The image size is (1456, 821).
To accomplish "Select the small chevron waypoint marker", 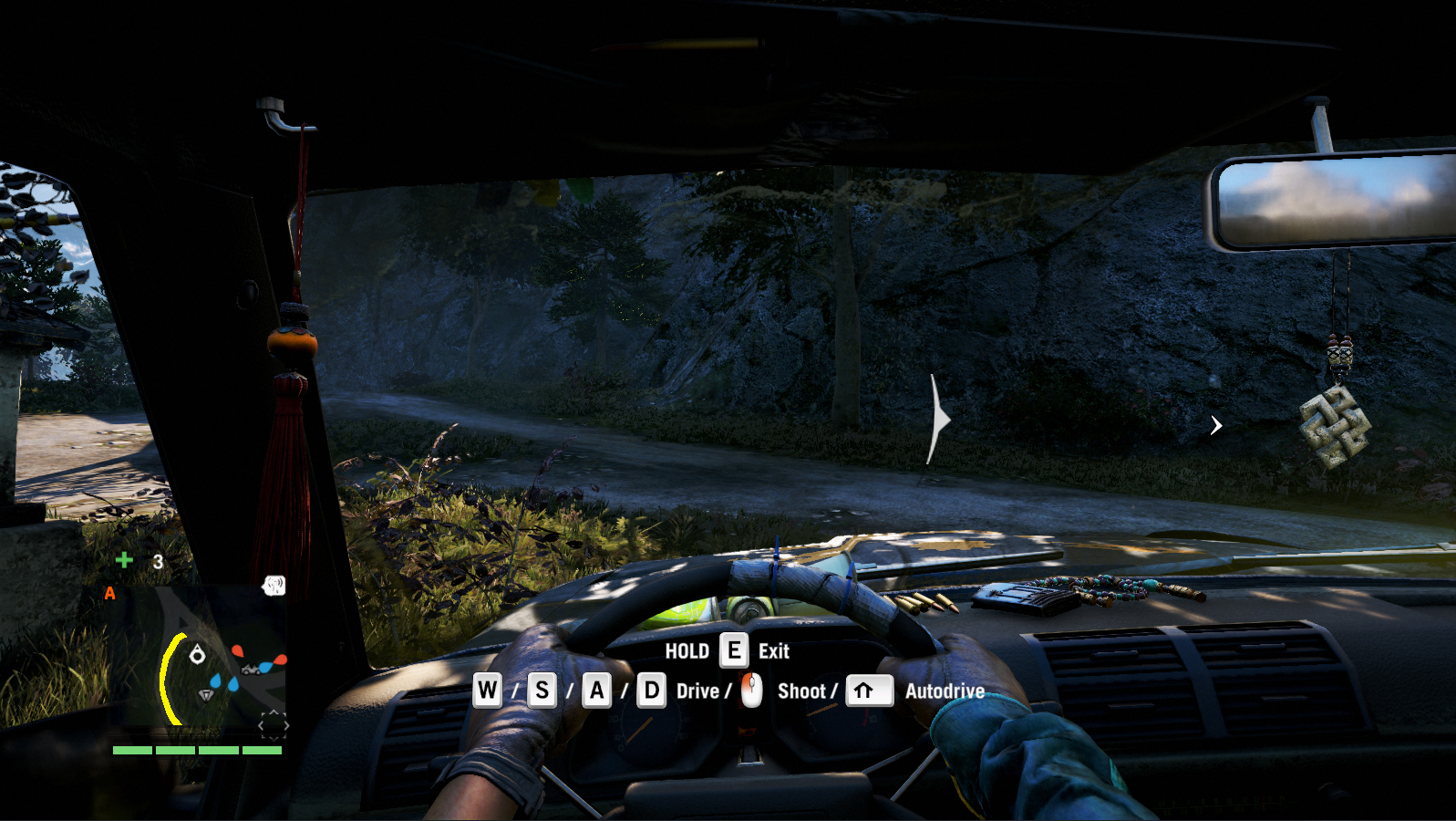I will 1216,426.
